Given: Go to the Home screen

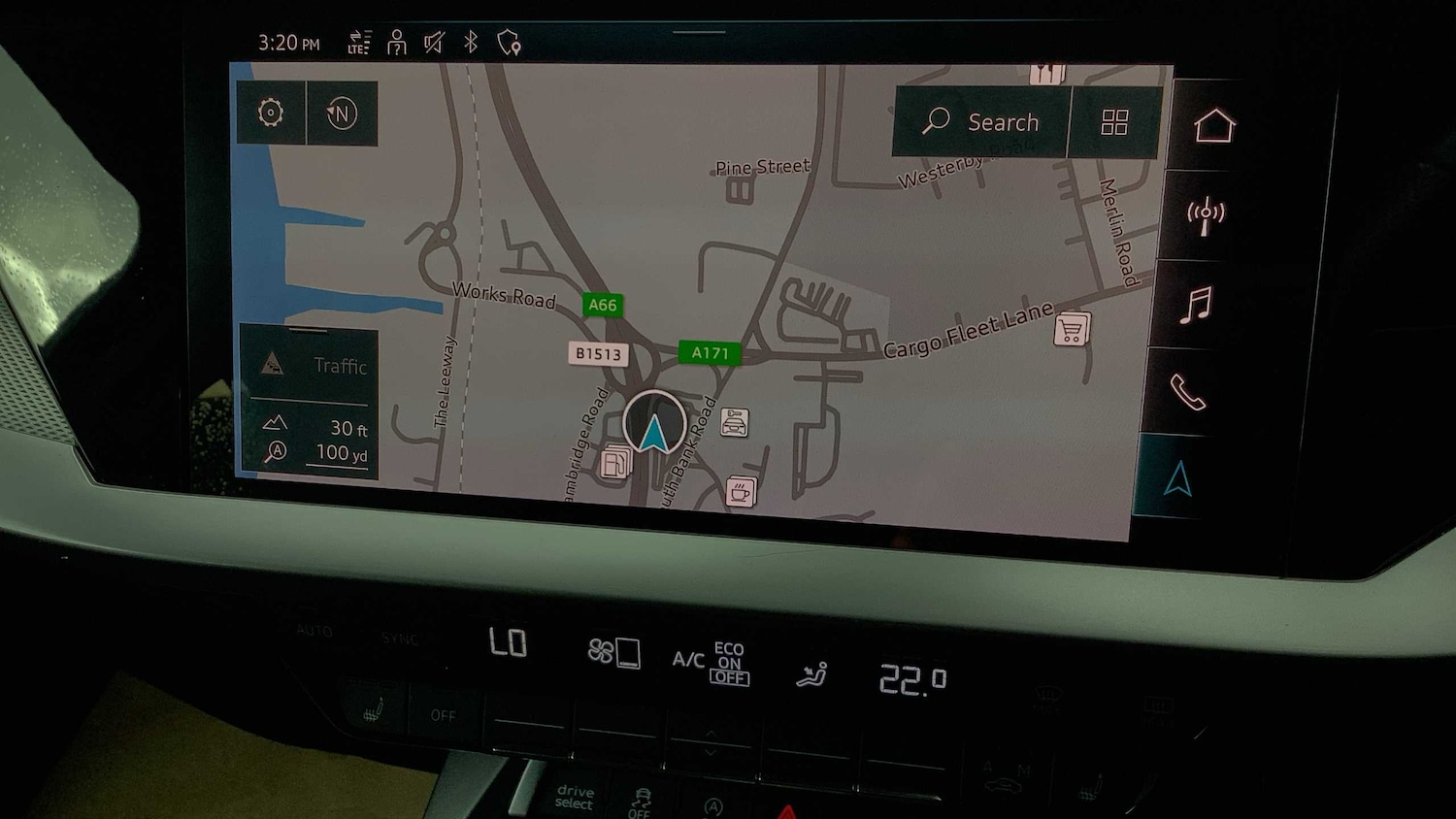Looking at the screenshot, I should coord(1213,126).
